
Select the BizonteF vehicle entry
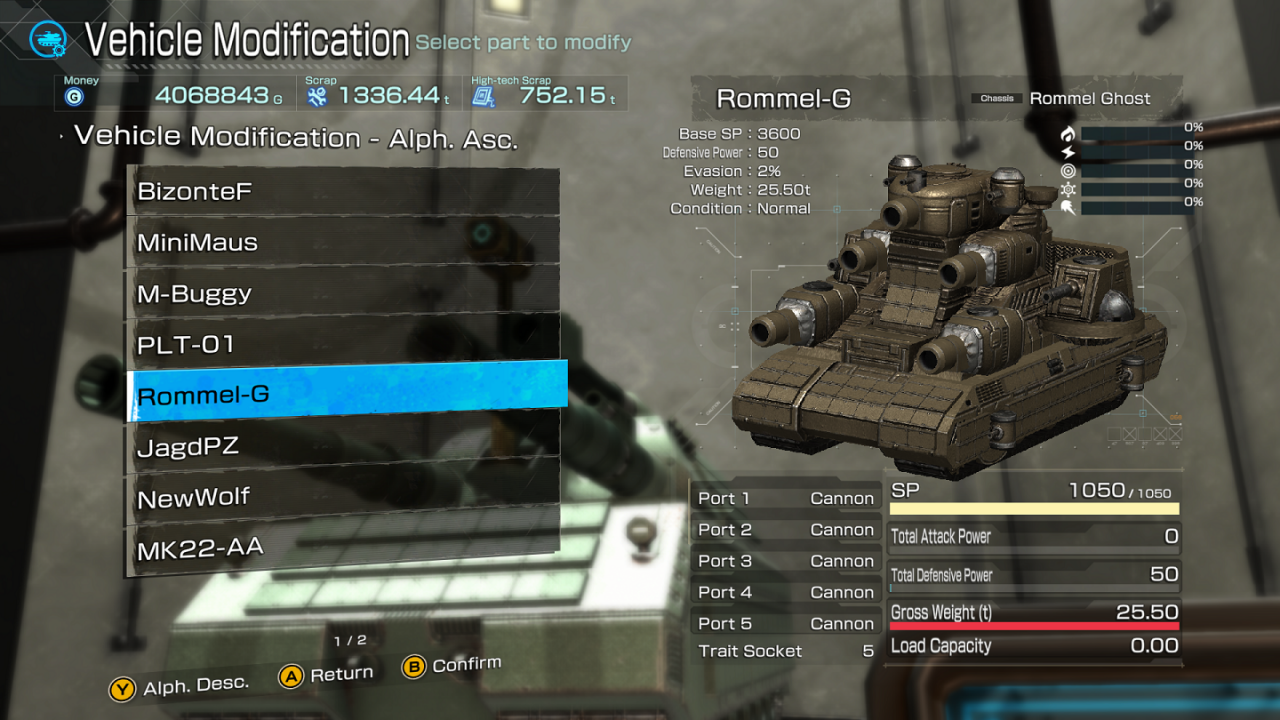342,191
